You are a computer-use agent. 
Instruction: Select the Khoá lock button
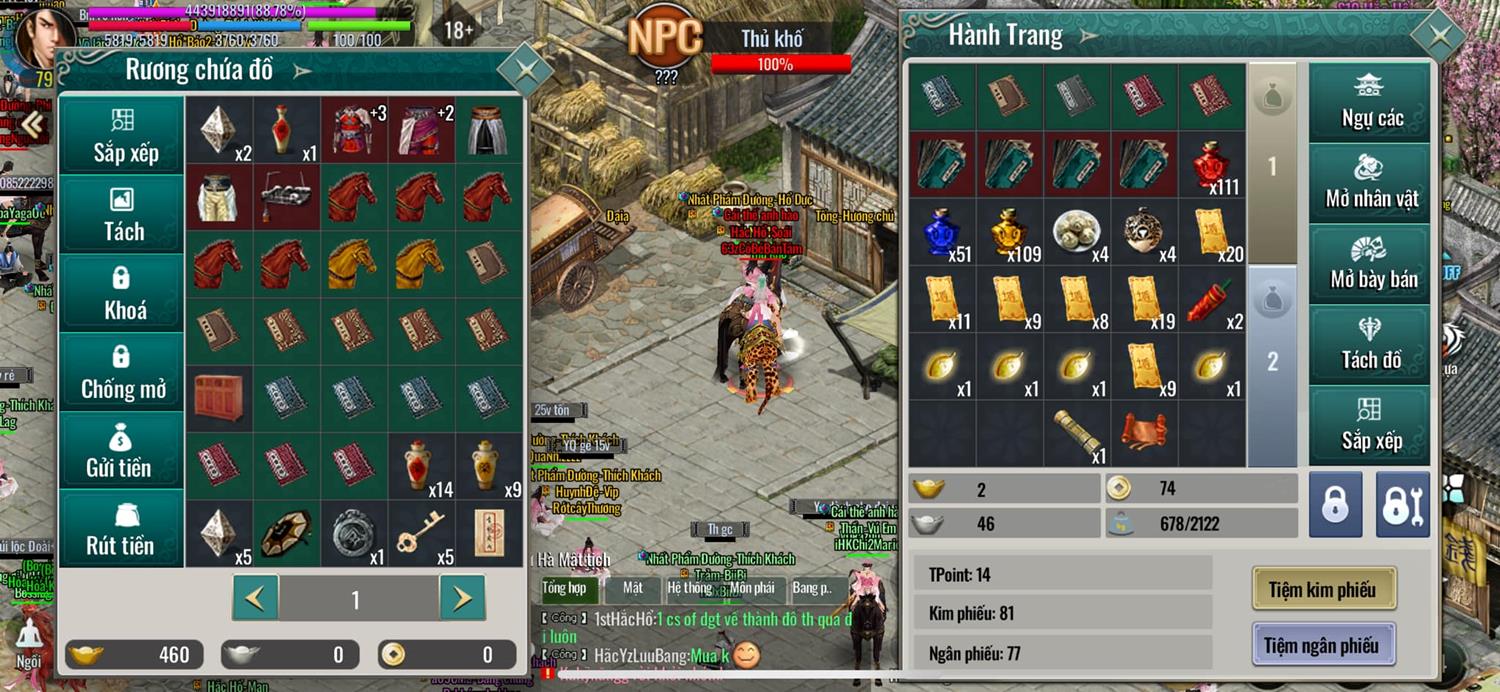tap(122, 293)
